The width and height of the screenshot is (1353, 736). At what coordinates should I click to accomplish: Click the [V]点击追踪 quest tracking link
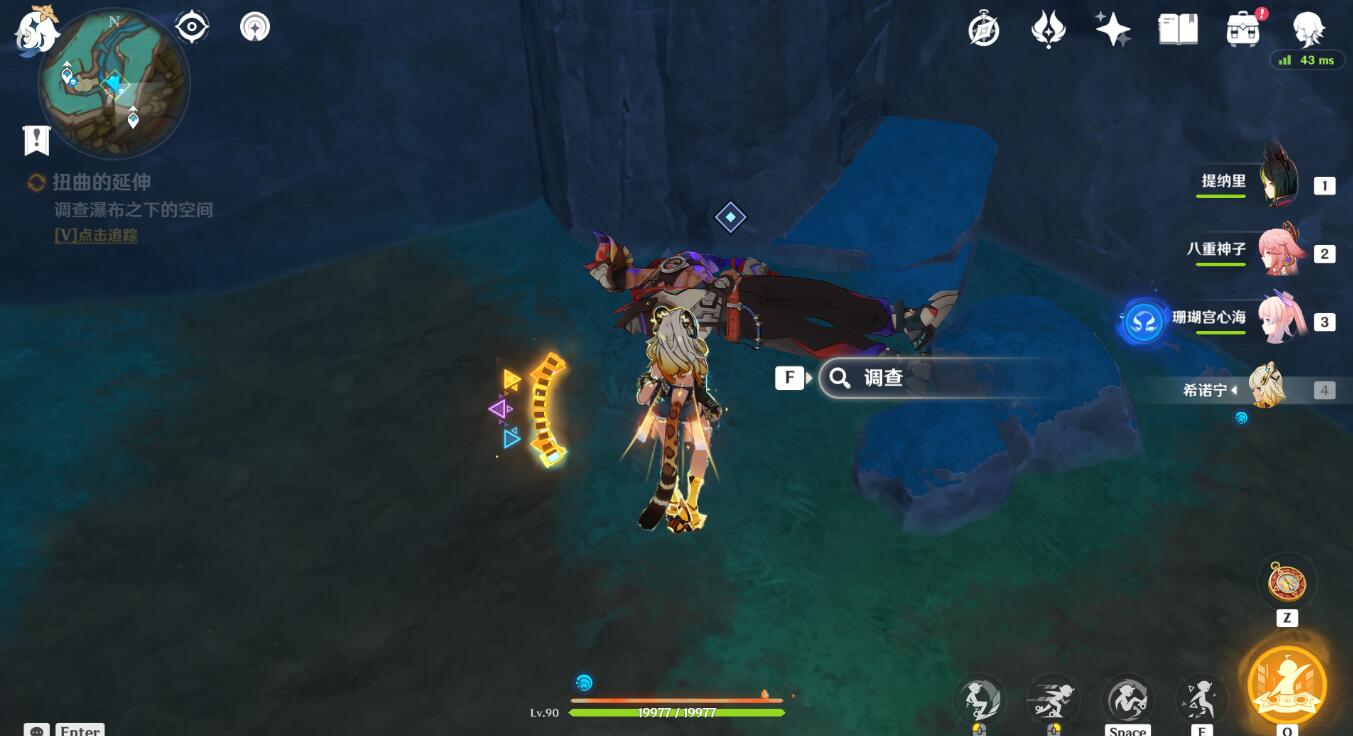[x=93, y=235]
